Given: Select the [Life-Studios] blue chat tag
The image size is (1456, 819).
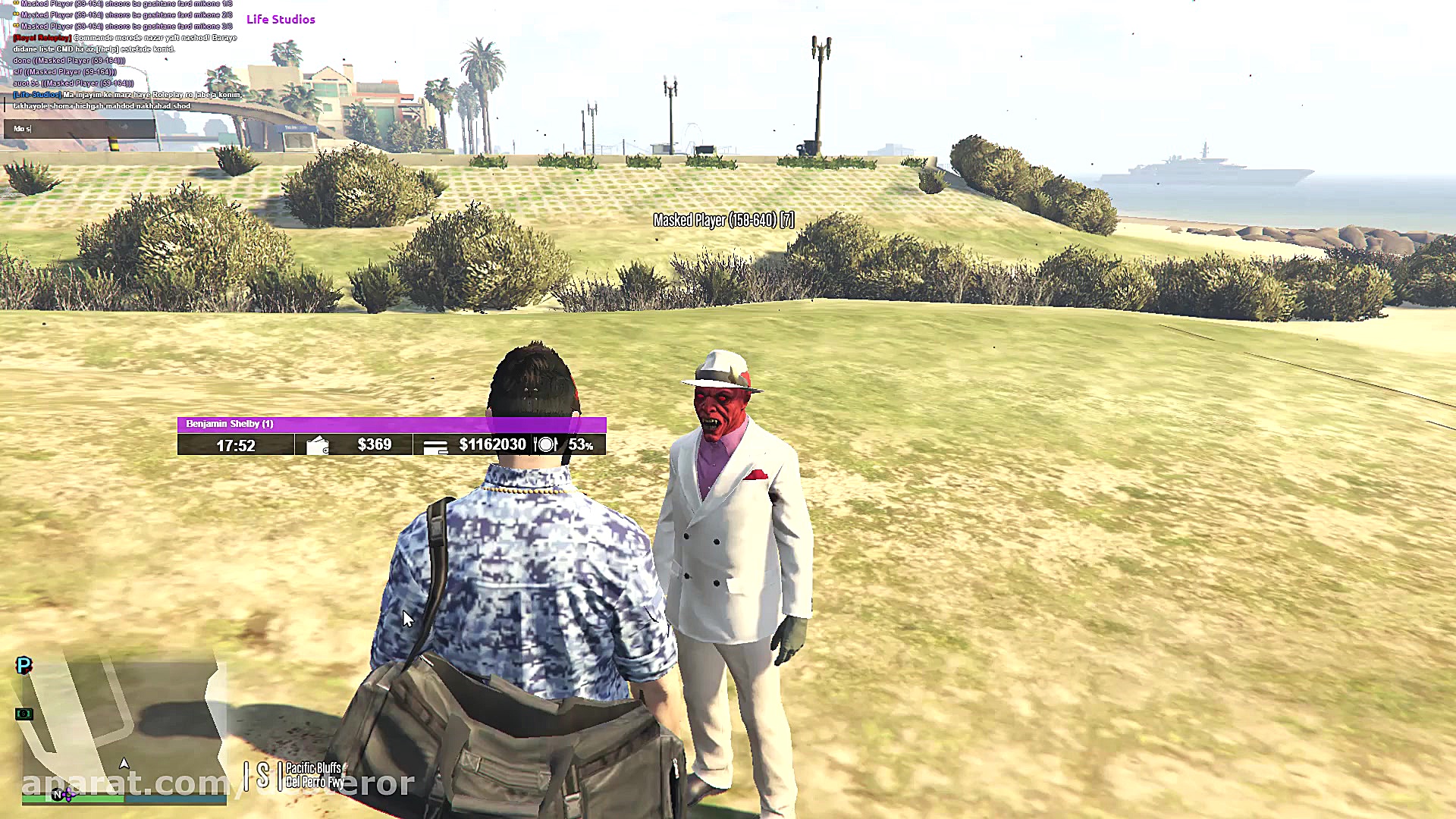Looking at the screenshot, I should [36, 94].
